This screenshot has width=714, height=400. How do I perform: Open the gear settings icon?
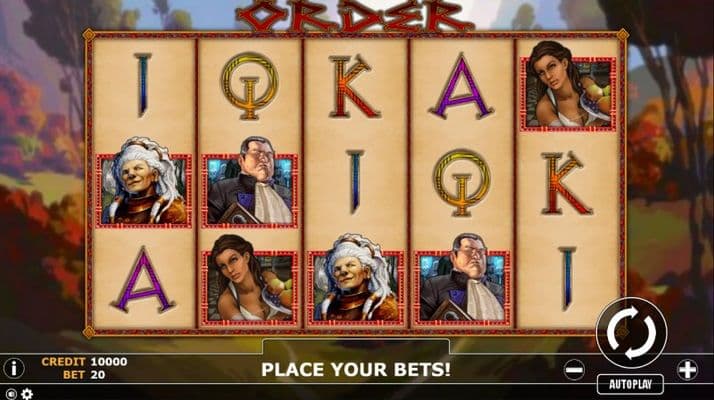point(26,394)
